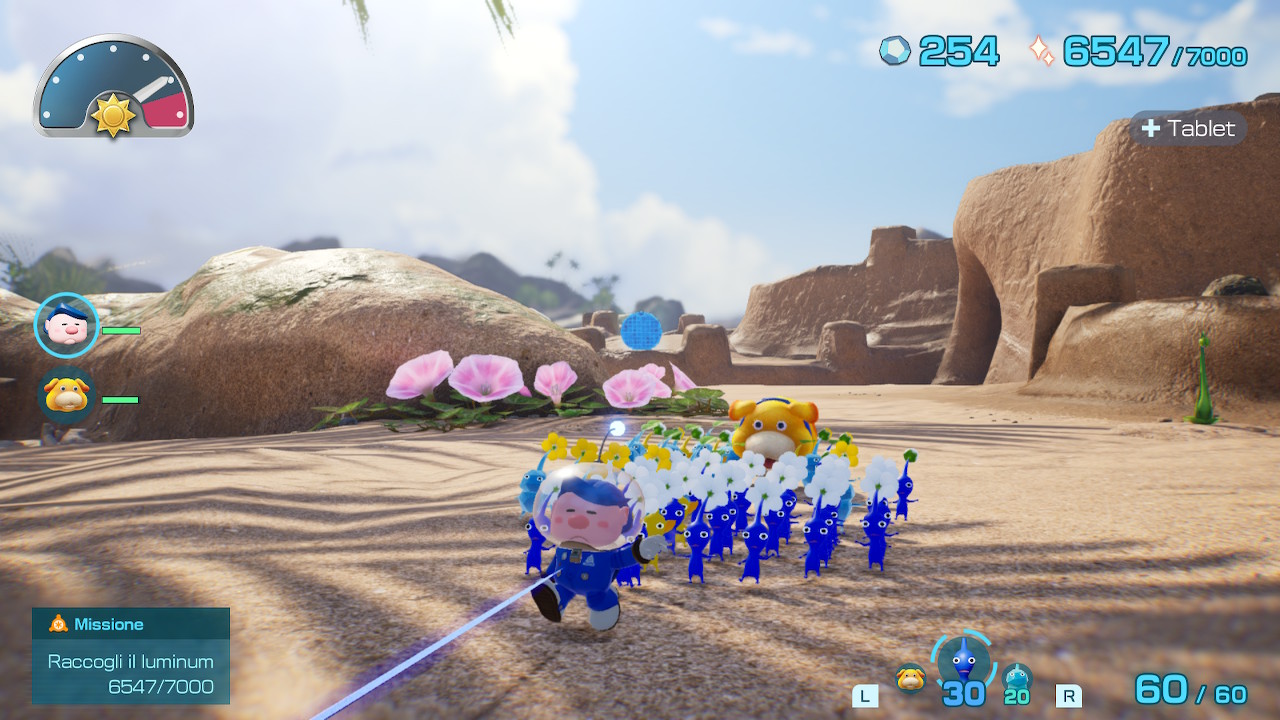Select the blue-haired captain portrait
The height and width of the screenshot is (720, 1280).
click(x=66, y=326)
